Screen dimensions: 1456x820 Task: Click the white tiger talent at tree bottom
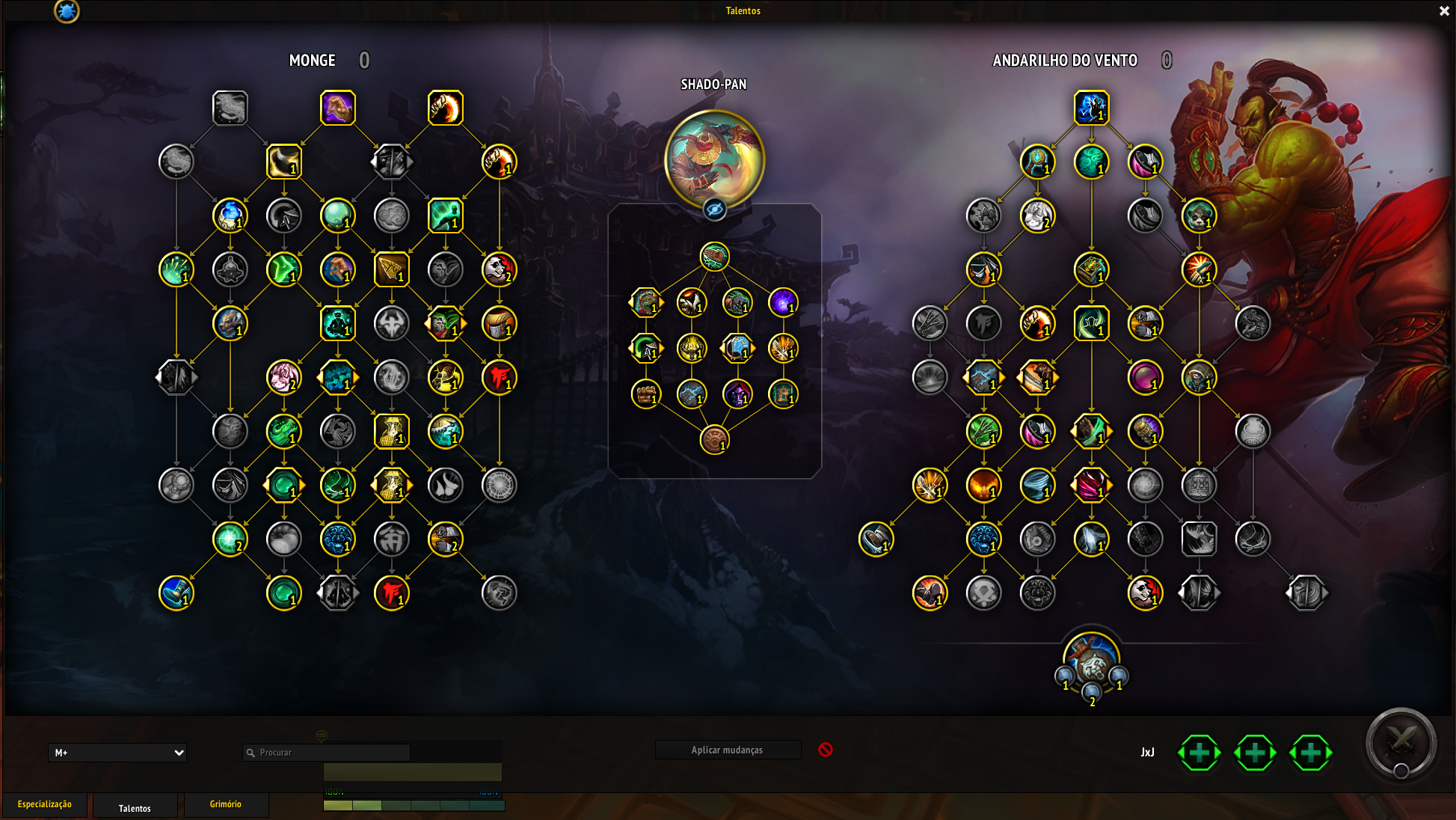[x=1091, y=661]
